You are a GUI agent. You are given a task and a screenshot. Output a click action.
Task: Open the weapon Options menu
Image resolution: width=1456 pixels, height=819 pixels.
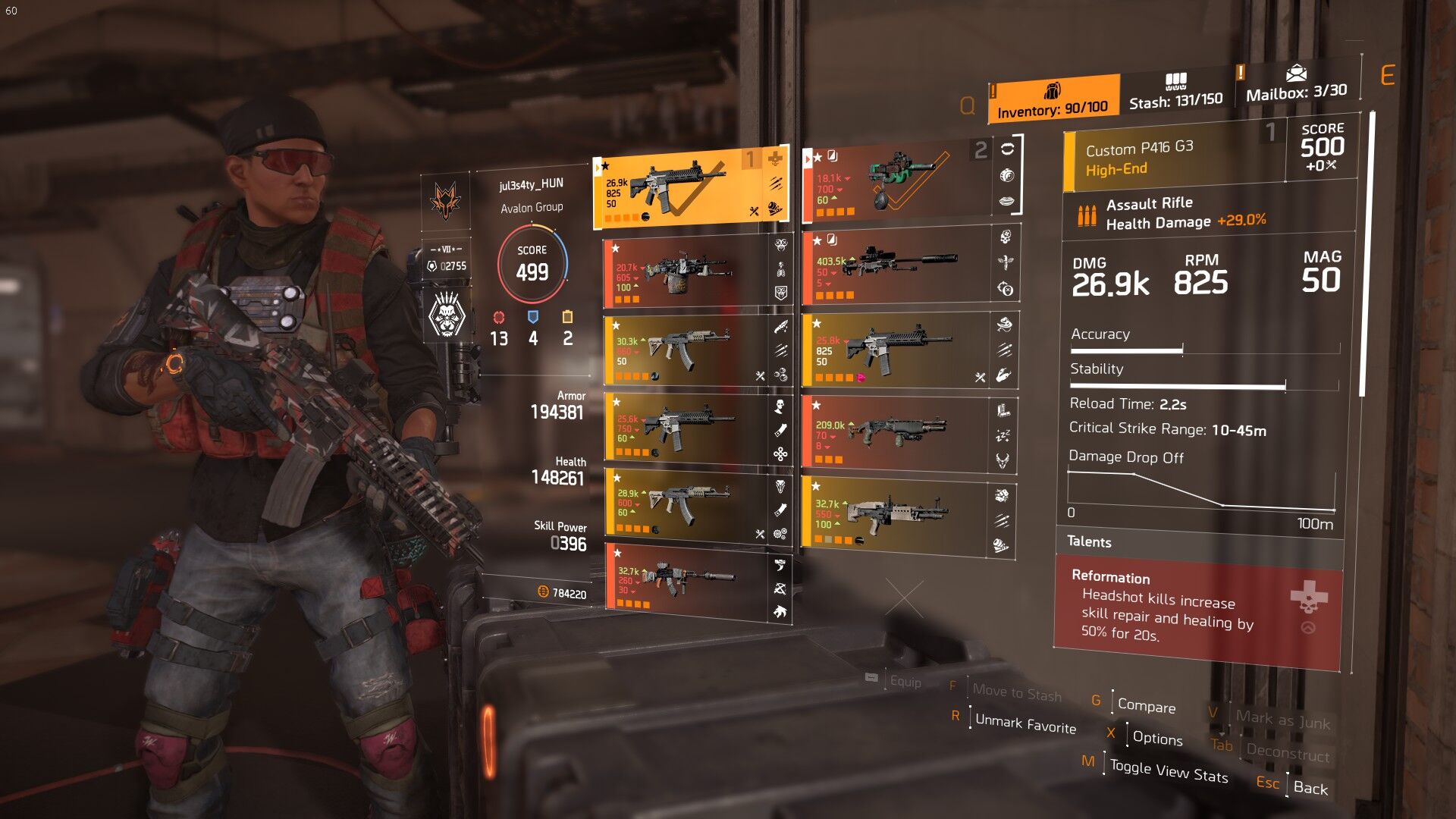coord(1157,738)
